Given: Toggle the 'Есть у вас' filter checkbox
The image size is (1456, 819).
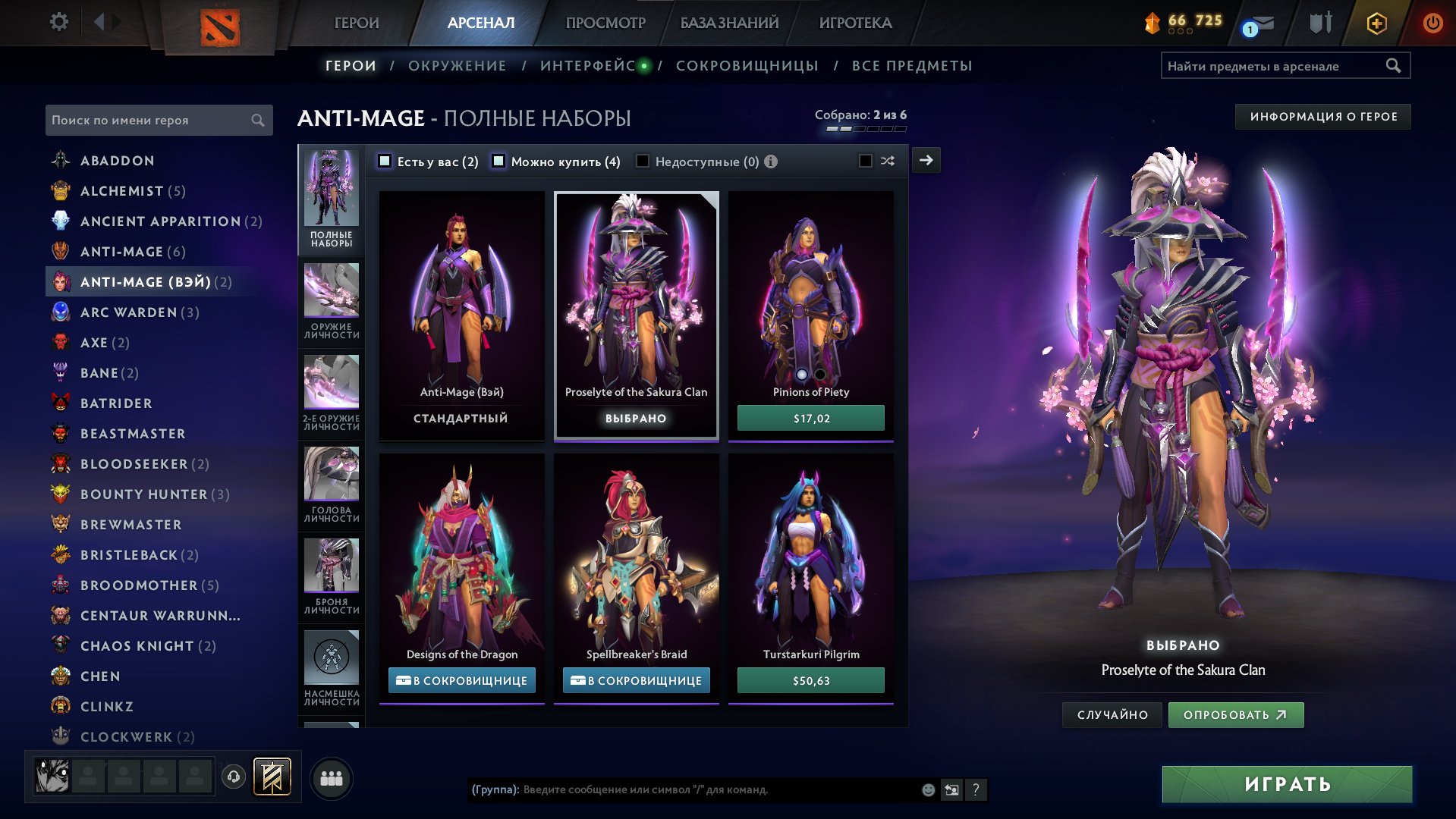Looking at the screenshot, I should coord(385,161).
